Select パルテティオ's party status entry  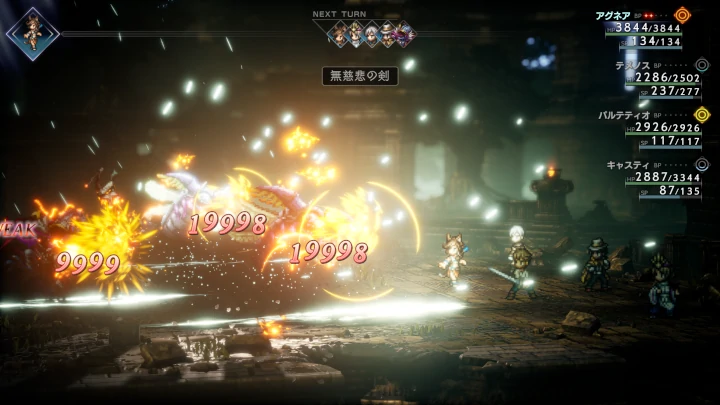[x=648, y=128]
